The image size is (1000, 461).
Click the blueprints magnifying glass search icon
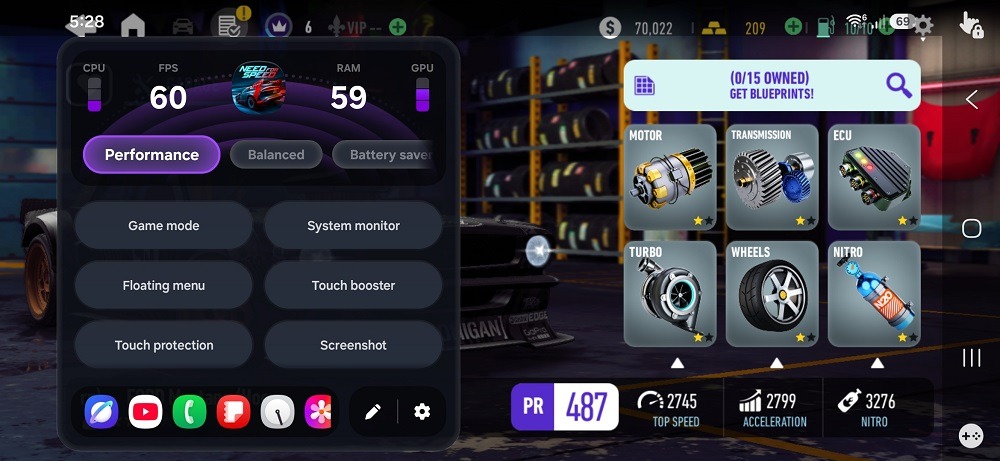(x=898, y=86)
